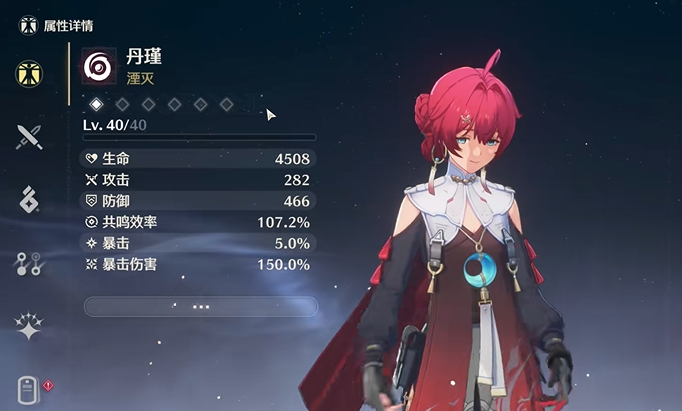
Task: Click the mouse icon with red alert
Action: pyautogui.click(x=30, y=388)
